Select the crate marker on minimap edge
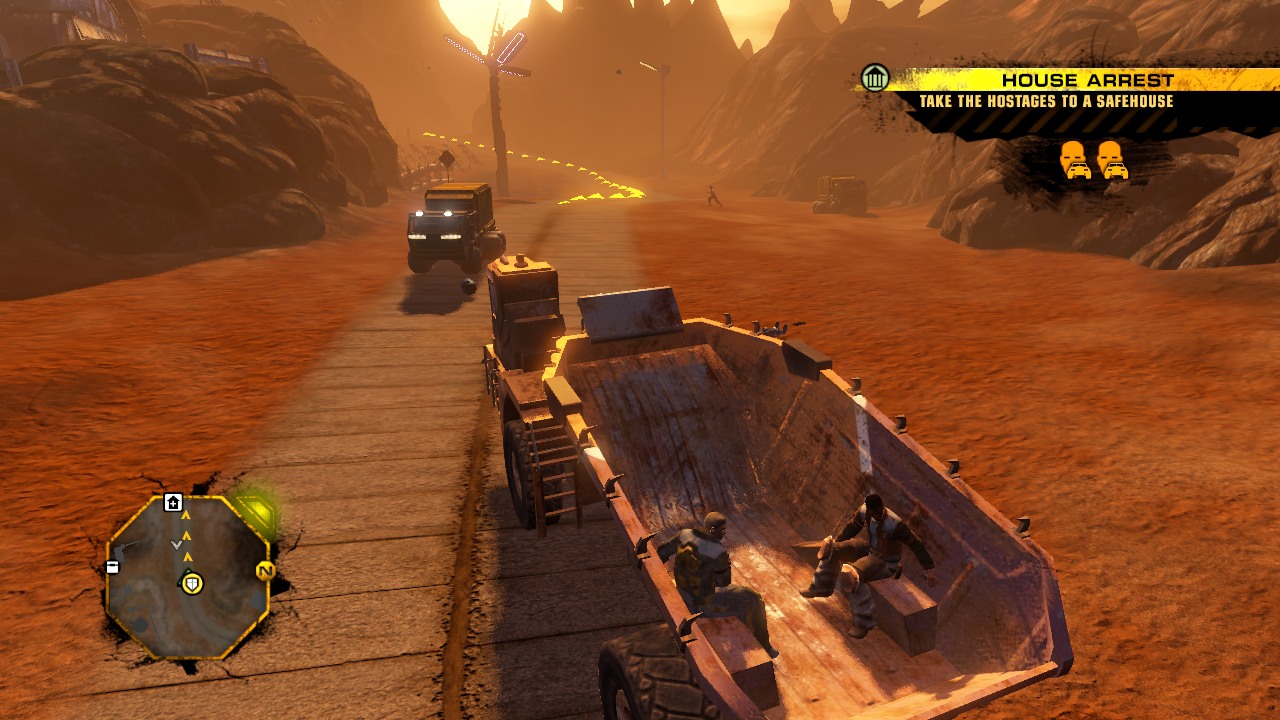1280x720 pixels. tap(112, 567)
